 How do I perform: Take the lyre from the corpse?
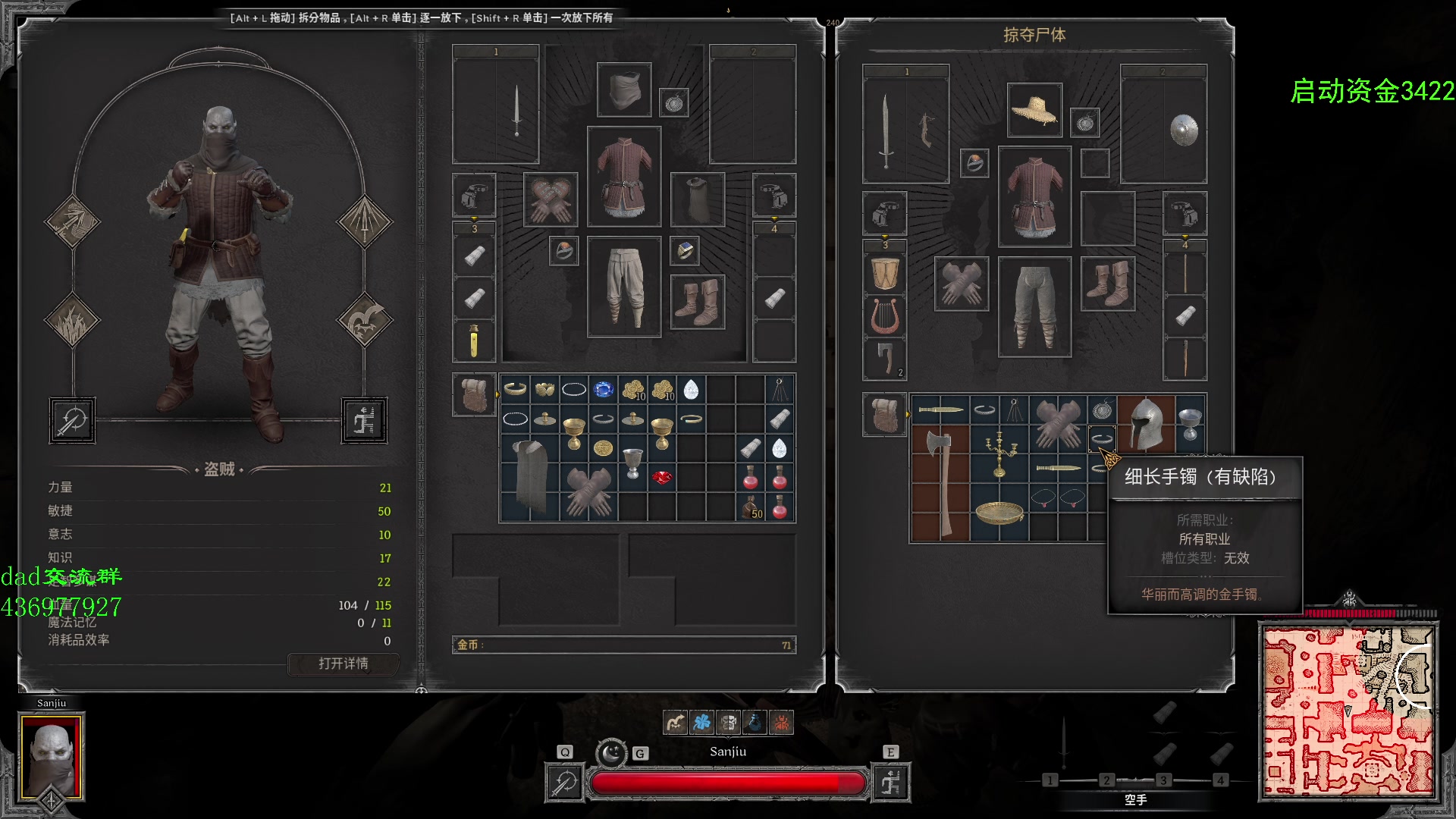[x=885, y=316]
